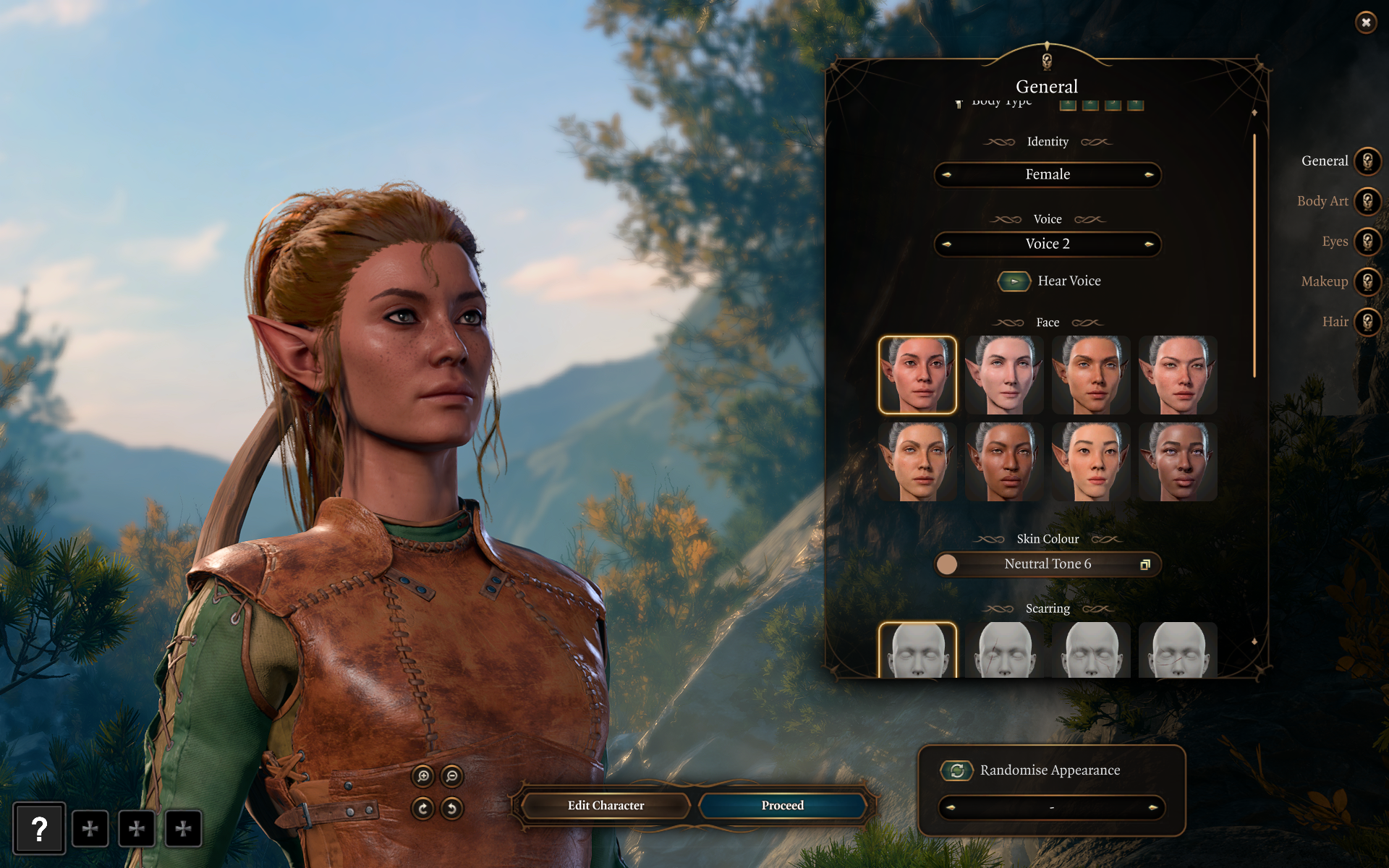Close the character creation screen
Image resolution: width=1389 pixels, height=868 pixels.
1365,22
